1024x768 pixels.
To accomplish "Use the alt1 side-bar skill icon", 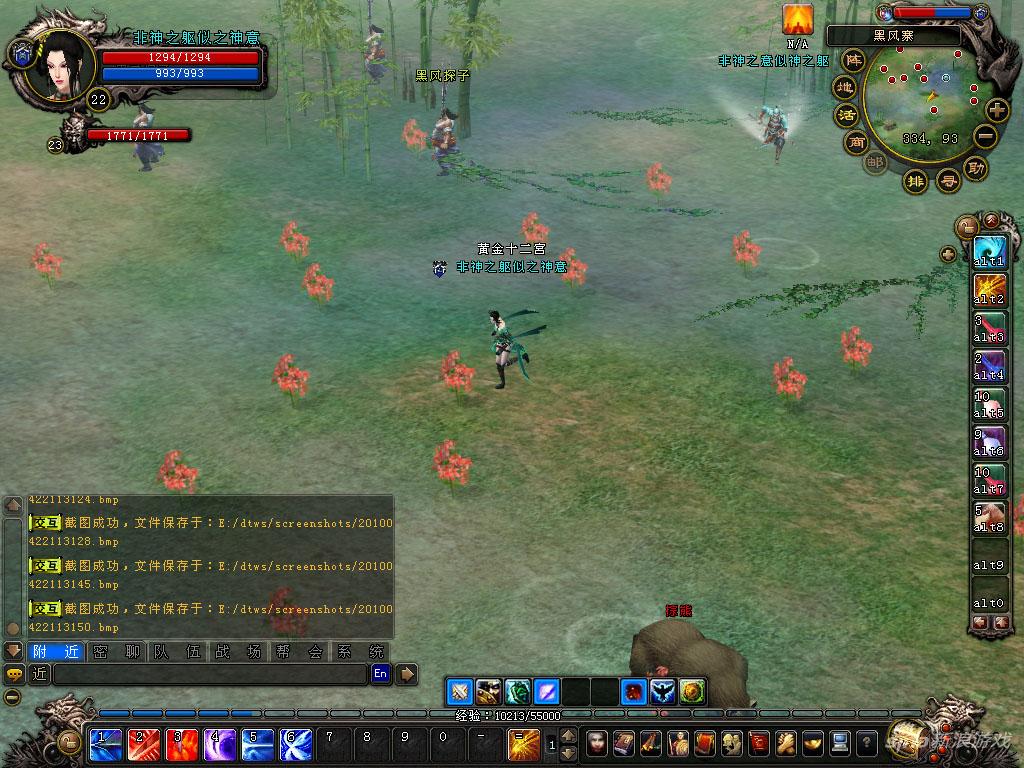I will click(989, 249).
